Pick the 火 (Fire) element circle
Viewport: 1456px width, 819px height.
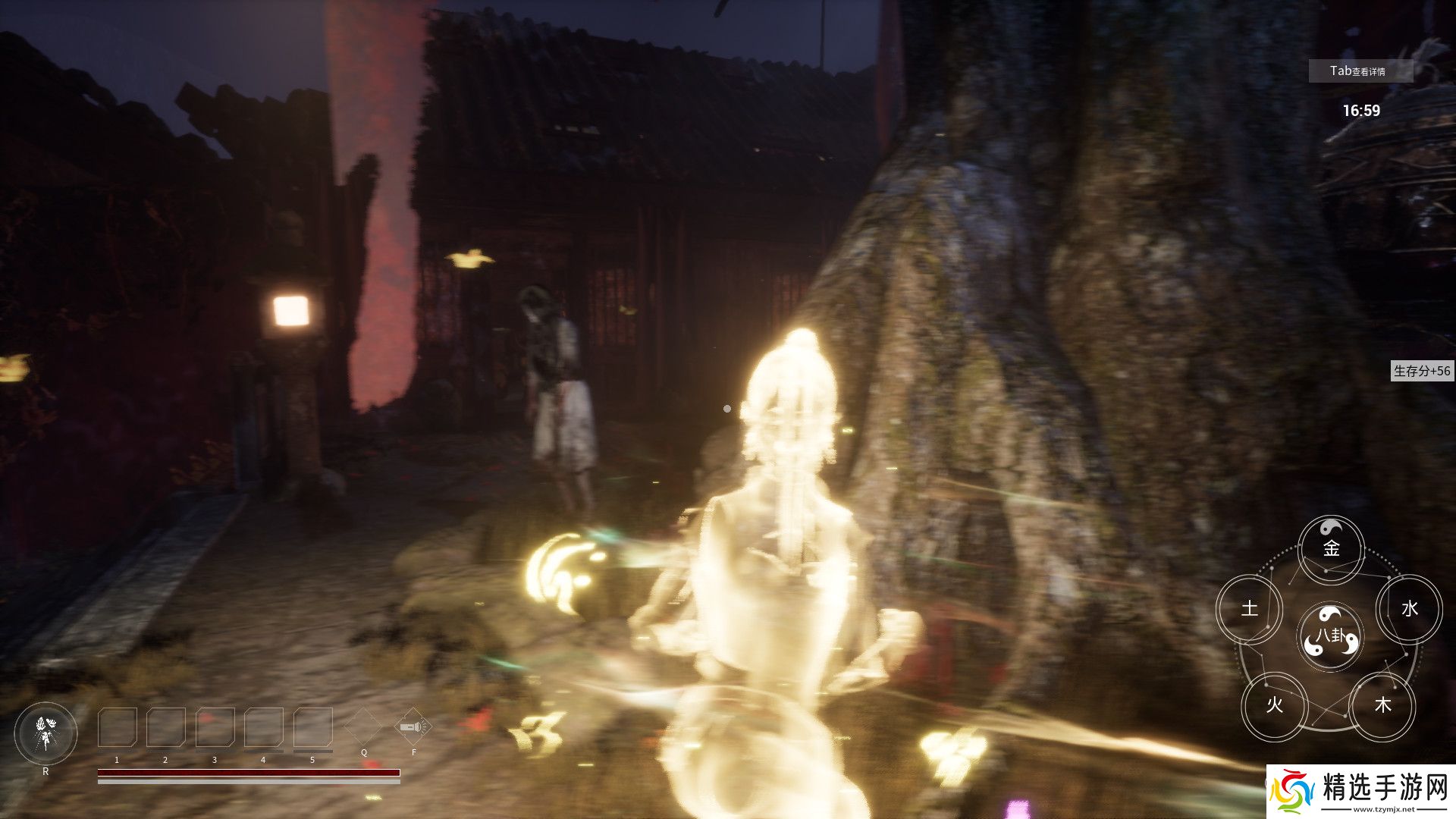pos(1274,705)
